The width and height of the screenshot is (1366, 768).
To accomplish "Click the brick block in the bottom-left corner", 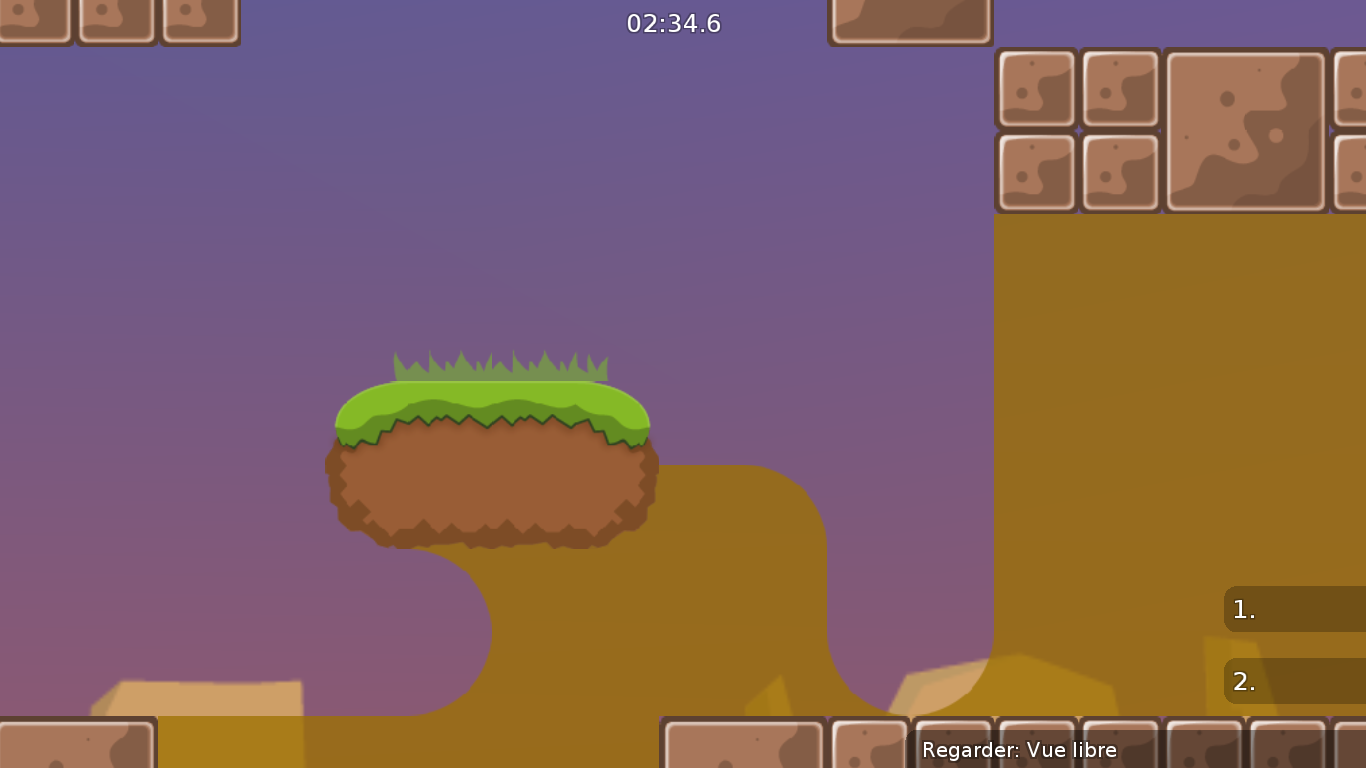I will [x=75, y=745].
